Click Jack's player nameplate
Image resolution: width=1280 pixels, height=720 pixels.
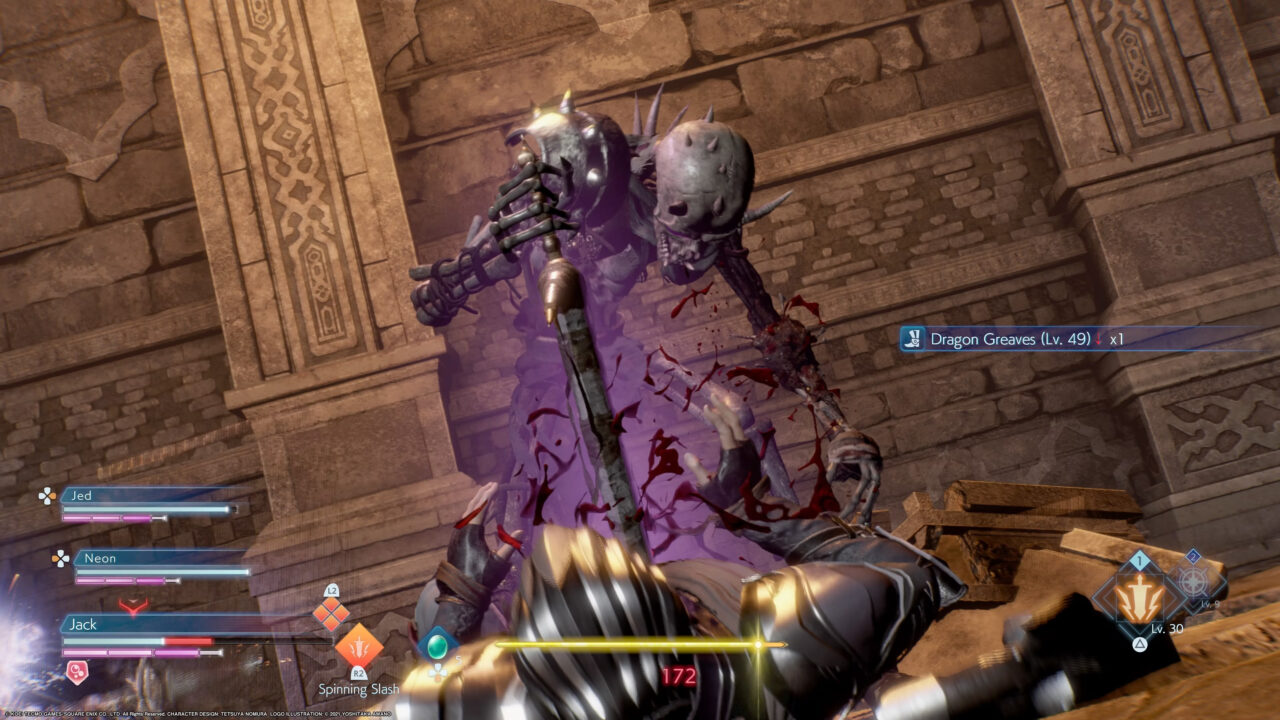tap(84, 624)
